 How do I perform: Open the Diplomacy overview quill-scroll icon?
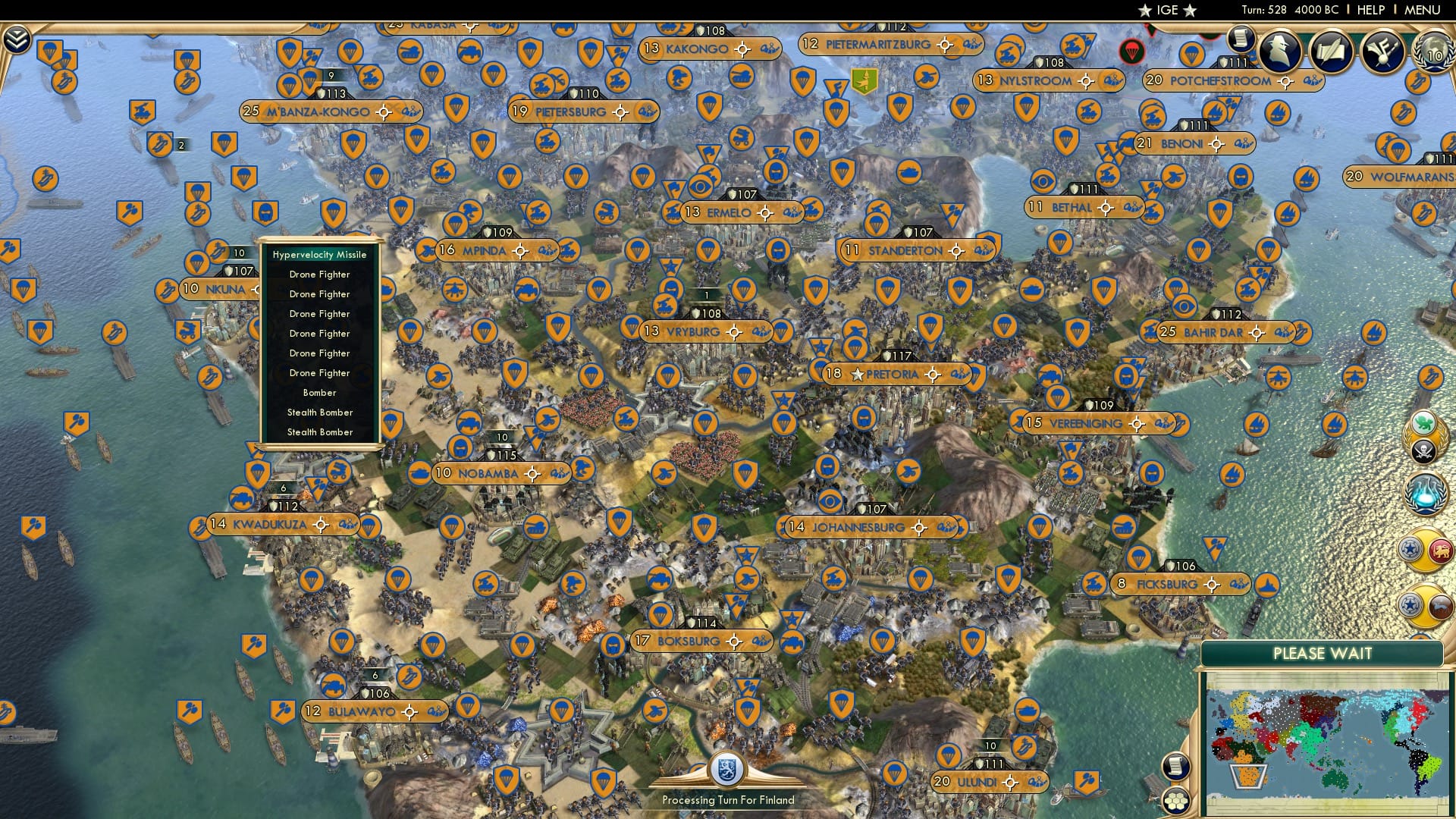coord(1331,49)
